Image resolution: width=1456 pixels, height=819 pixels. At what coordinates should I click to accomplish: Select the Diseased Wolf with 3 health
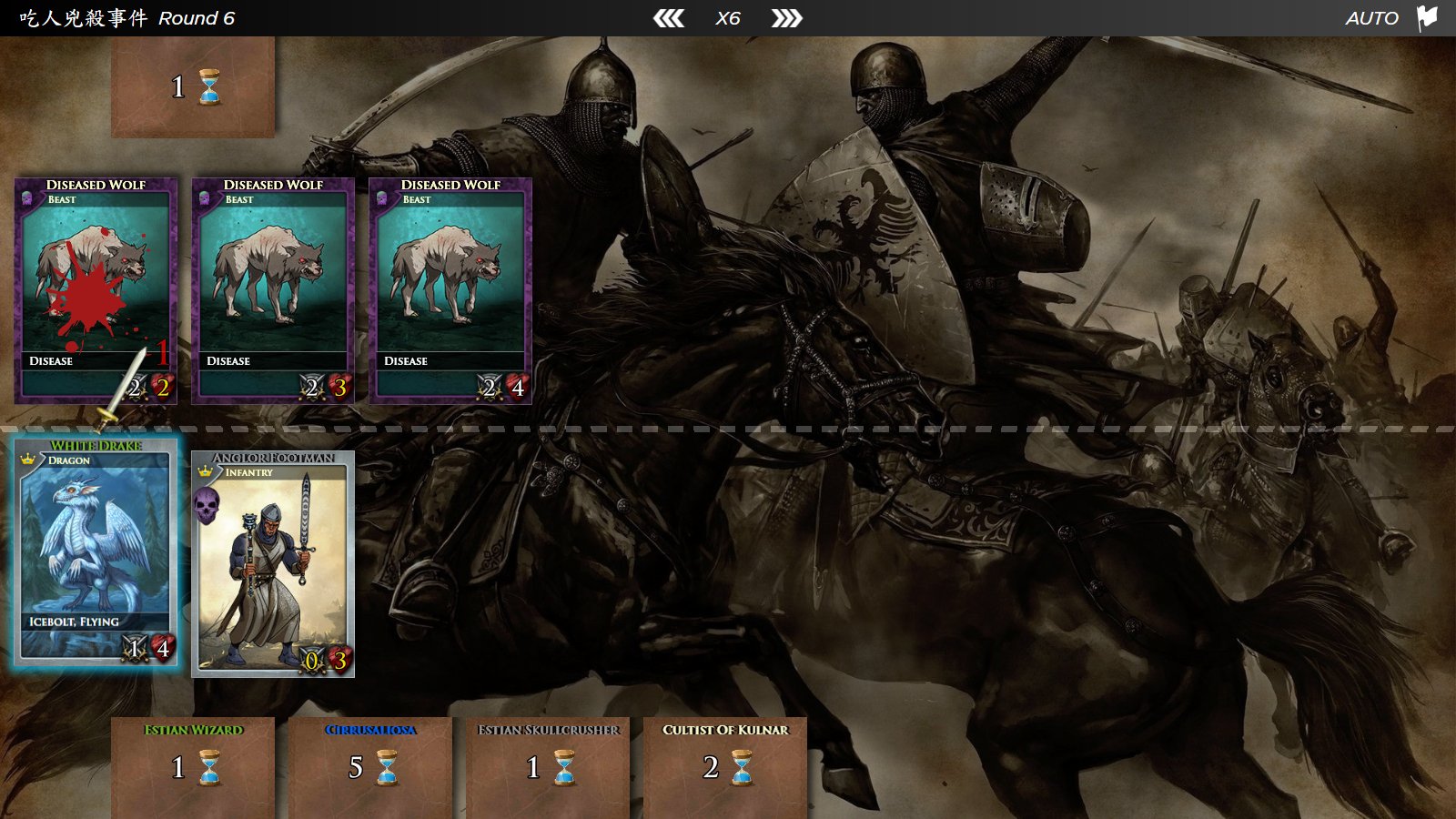pyautogui.click(x=273, y=290)
